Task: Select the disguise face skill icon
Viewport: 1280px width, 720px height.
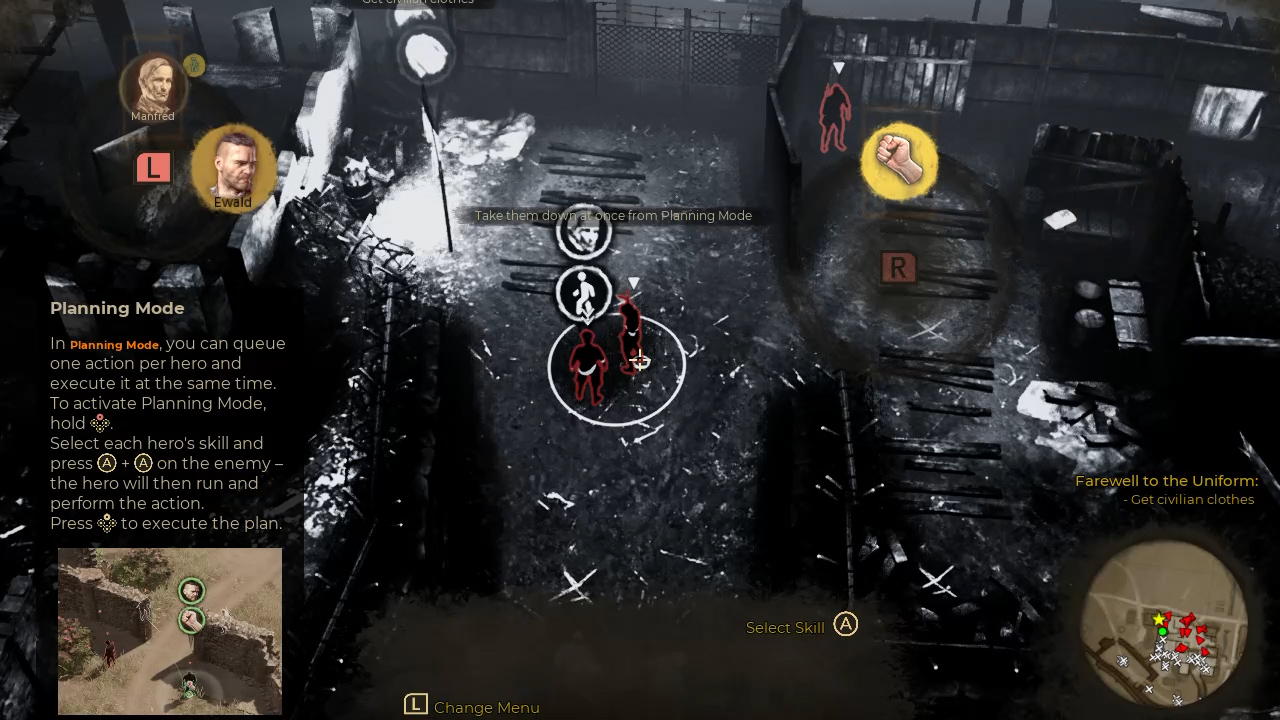Action: tap(584, 230)
